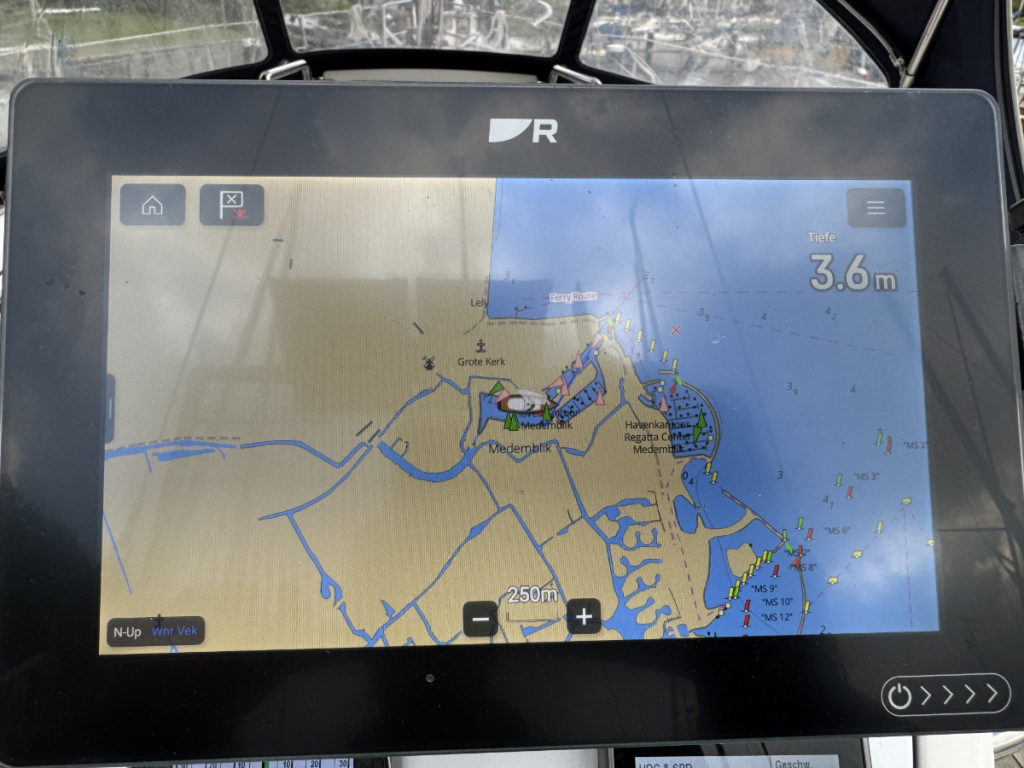Viewport: 1024px width, 768px height.
Task: Open the home screen via house icon
Action: (153, 205)
